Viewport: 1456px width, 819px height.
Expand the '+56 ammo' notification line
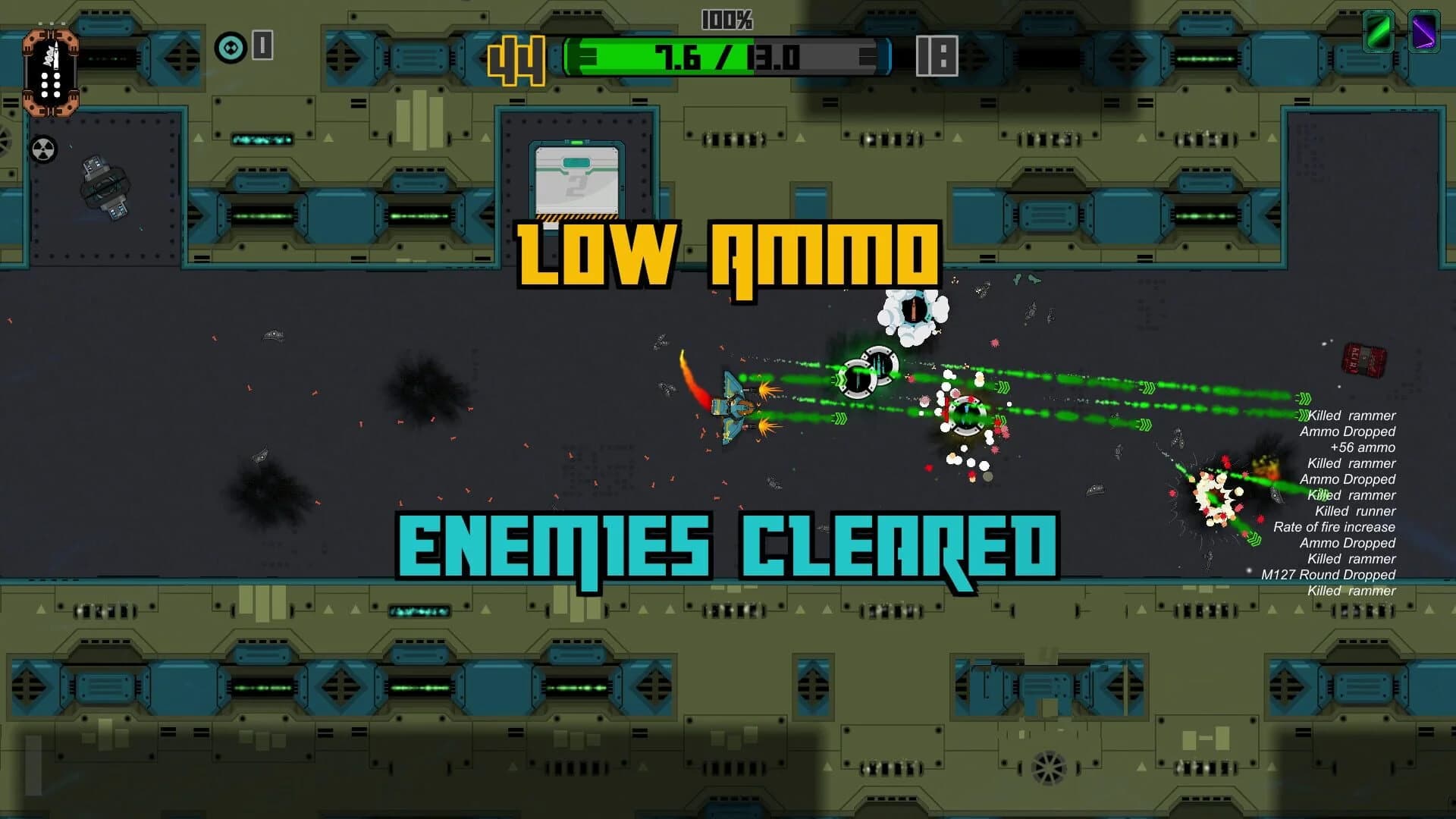click(x=1364, y=447)
